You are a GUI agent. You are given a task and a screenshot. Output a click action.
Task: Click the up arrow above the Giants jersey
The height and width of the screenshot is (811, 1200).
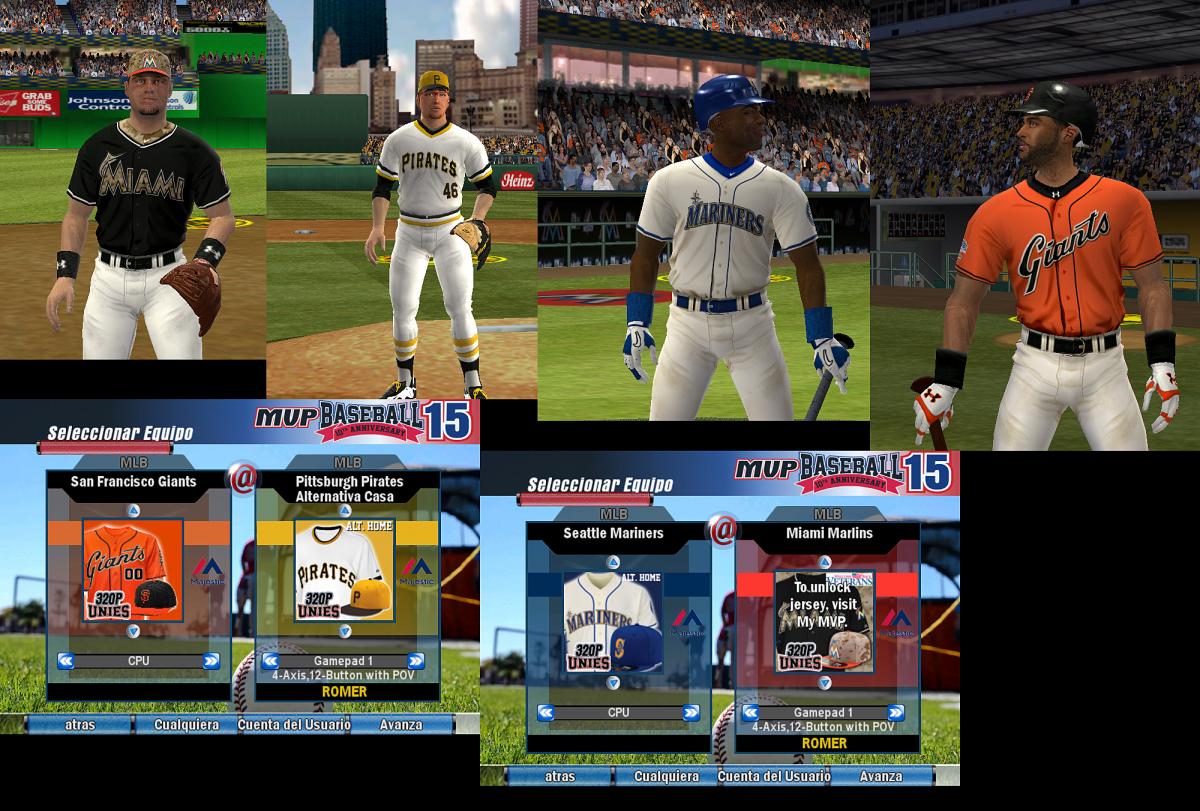[133, 510]
